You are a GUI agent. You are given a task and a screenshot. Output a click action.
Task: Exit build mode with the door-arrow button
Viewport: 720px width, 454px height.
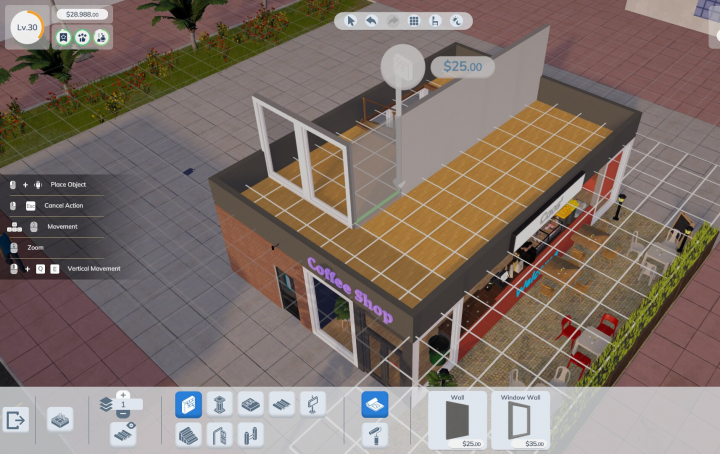[16, 420]
